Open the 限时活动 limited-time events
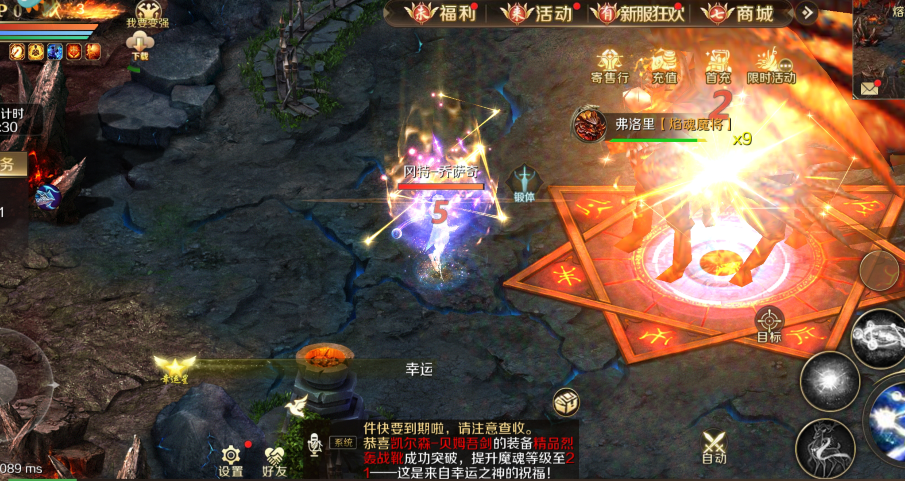 coord(770,65)
